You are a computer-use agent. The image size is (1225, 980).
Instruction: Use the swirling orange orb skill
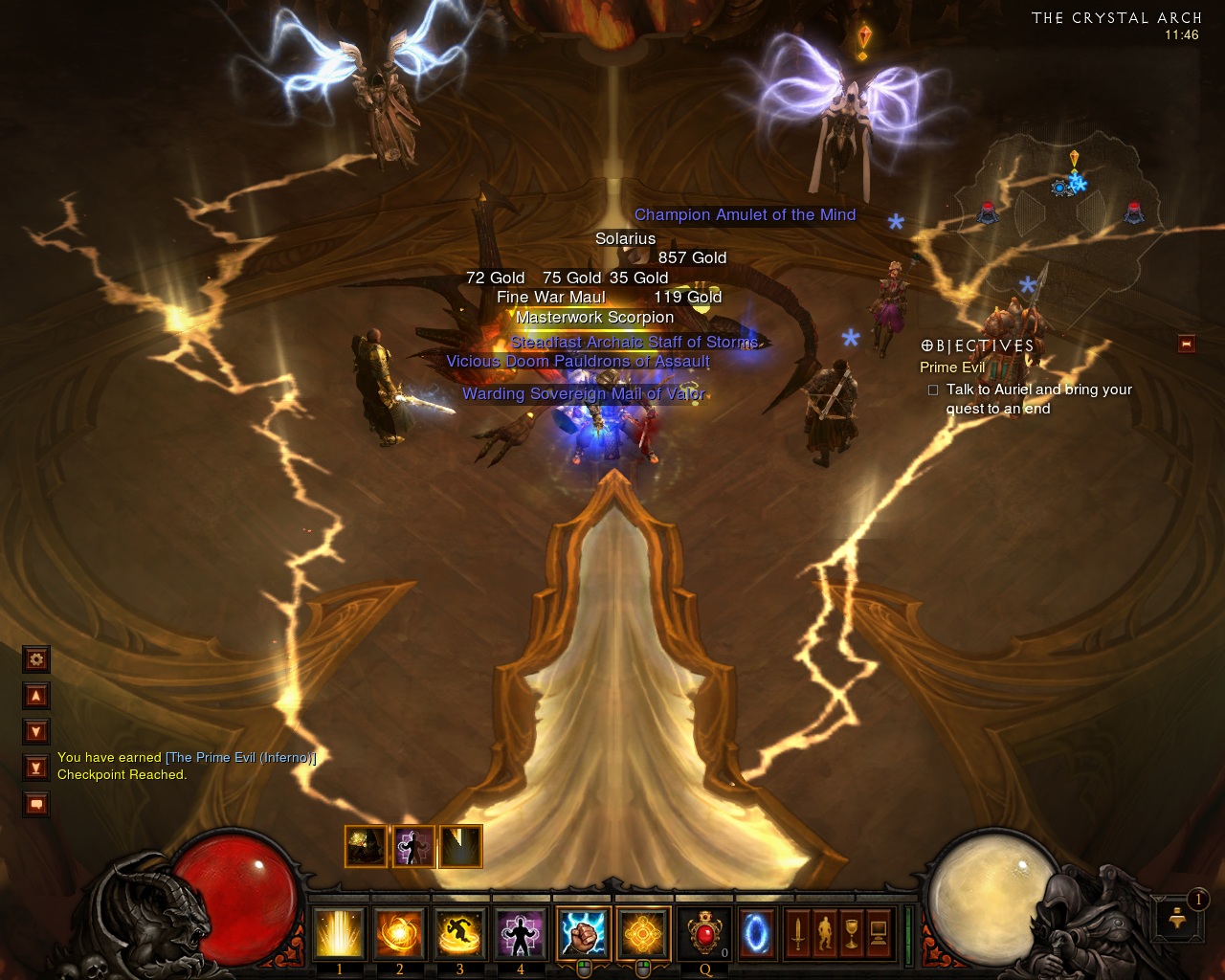click(x=399, y=933)
